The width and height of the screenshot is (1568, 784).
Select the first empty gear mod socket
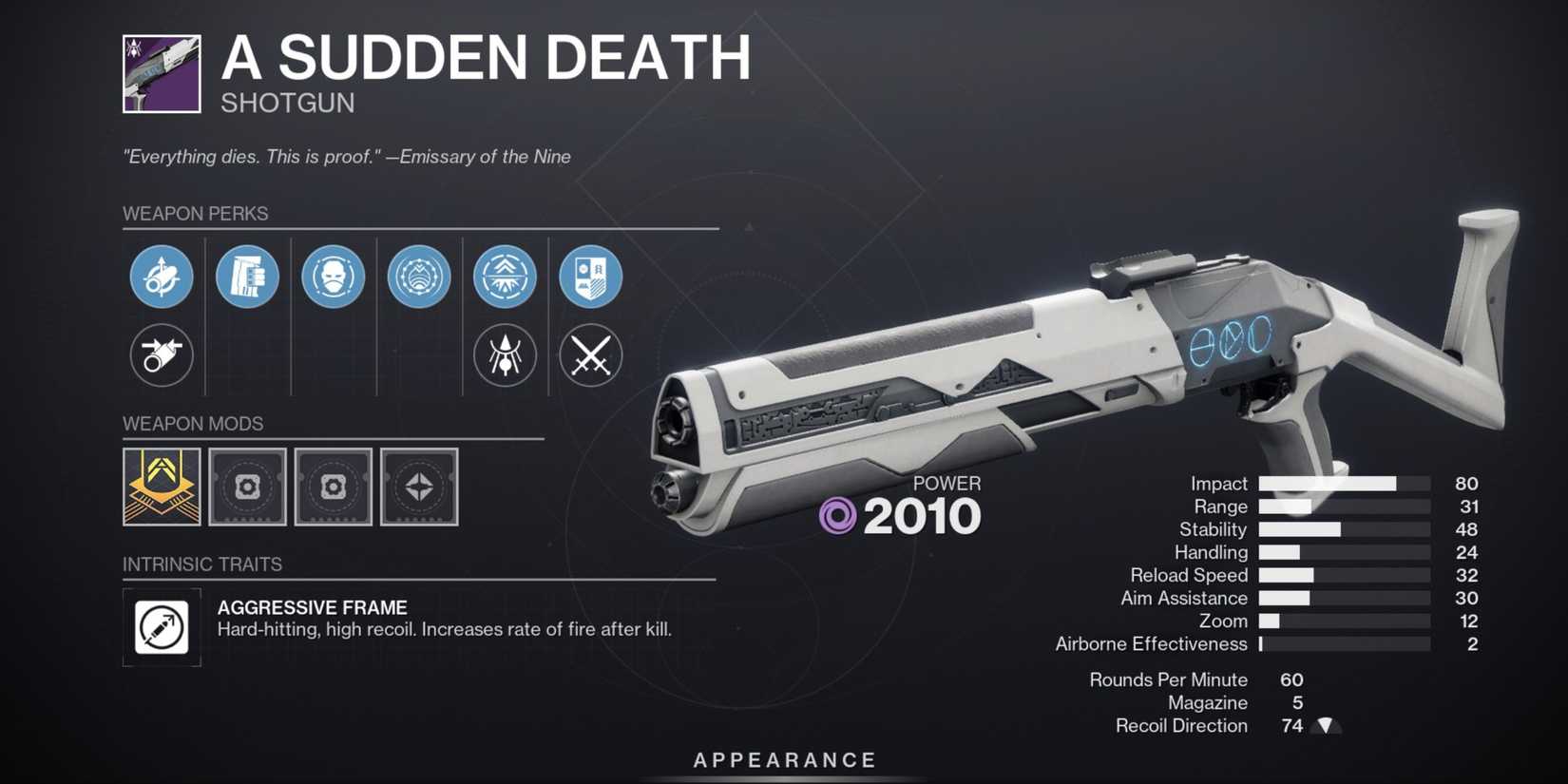point(247,488)
